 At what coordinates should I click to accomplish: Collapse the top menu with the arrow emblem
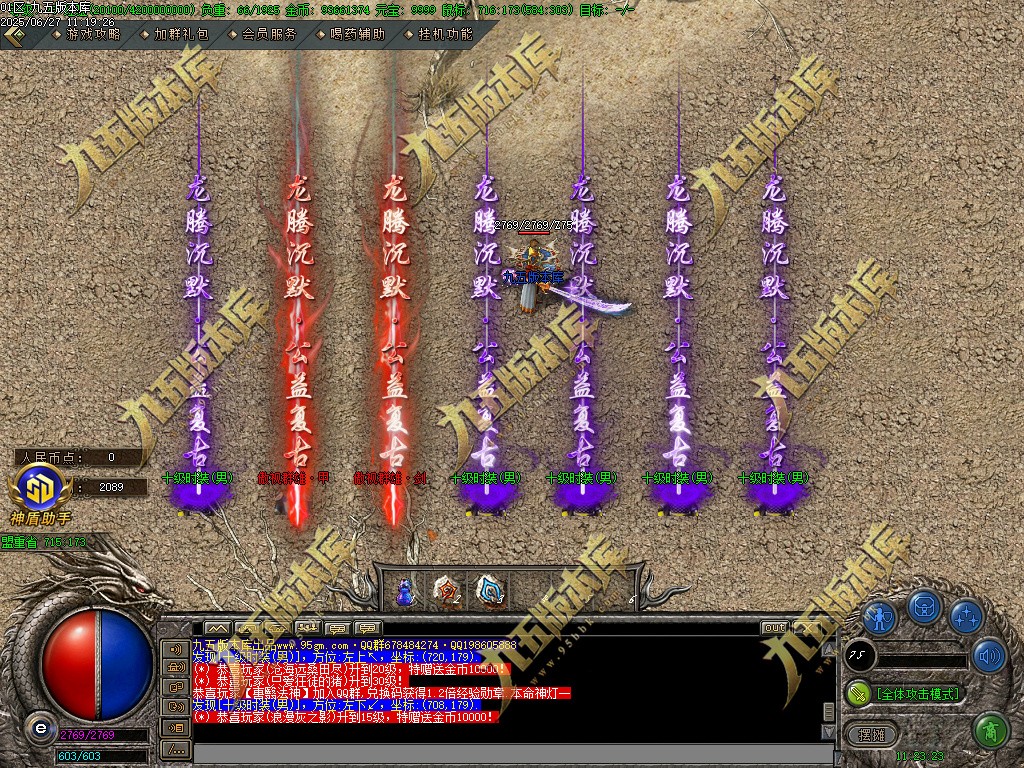coord(14,34)
